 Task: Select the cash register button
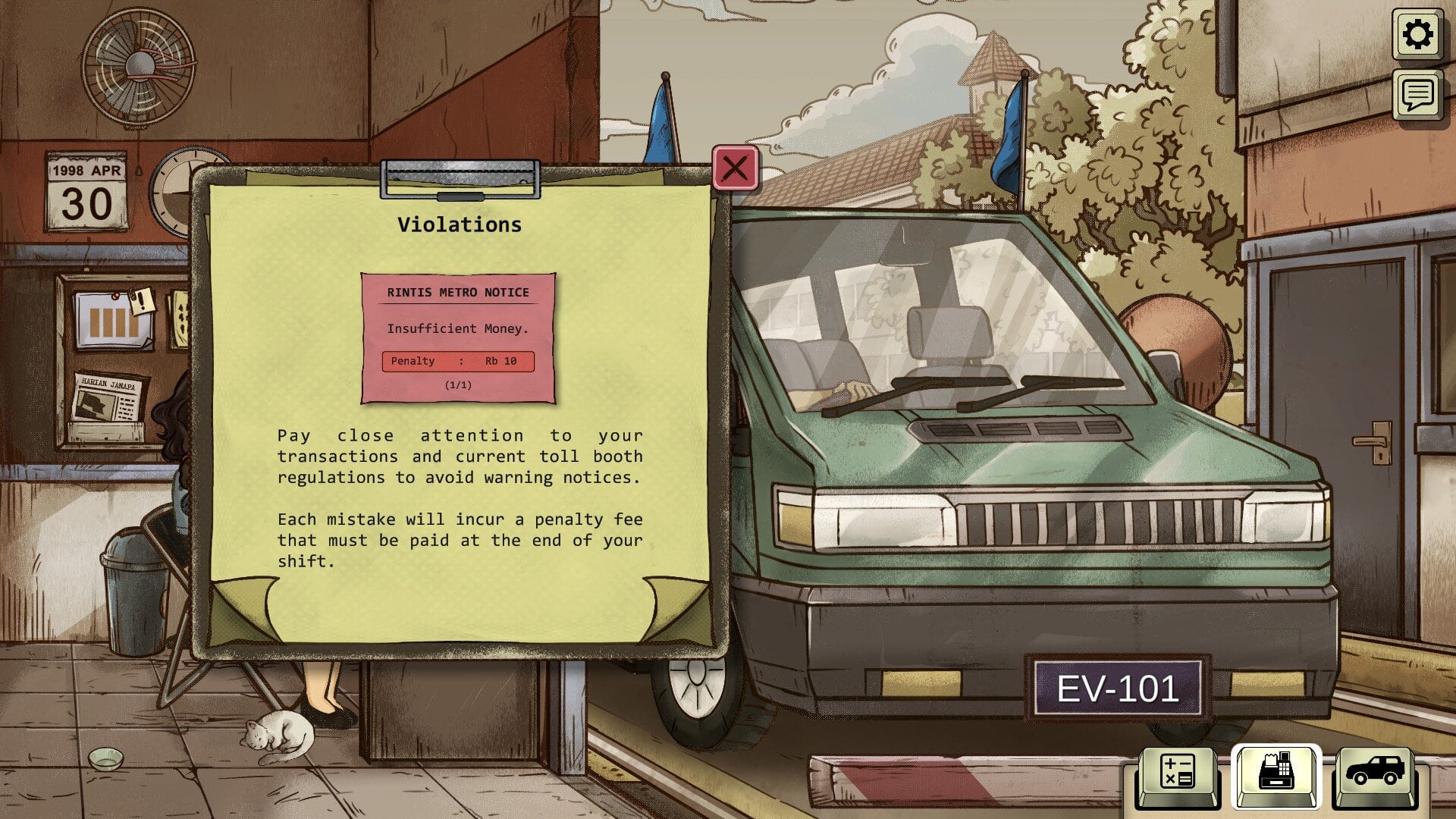(x=1276, y=773)
